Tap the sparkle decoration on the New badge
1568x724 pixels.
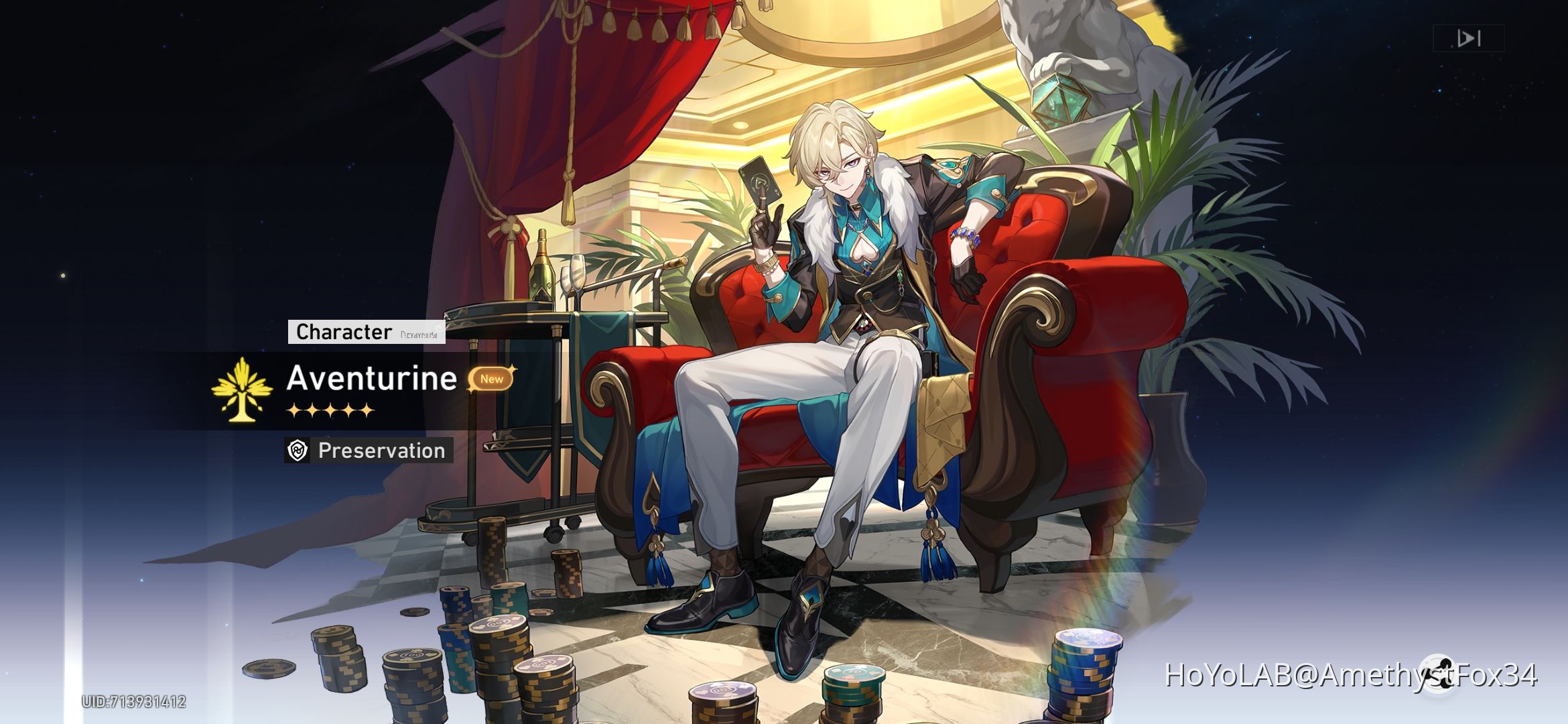point(513,368)
